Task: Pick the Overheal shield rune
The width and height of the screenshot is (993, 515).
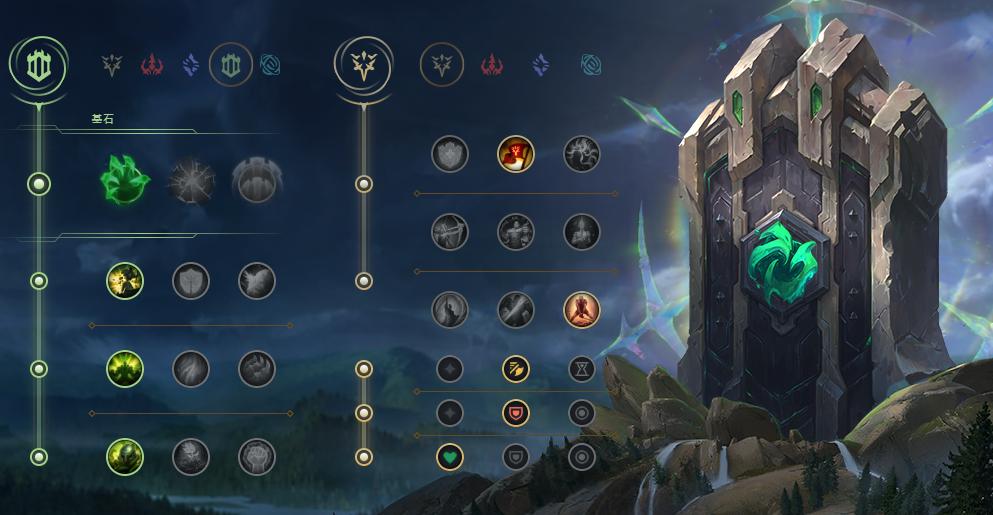Action: (x=450, y=154)
